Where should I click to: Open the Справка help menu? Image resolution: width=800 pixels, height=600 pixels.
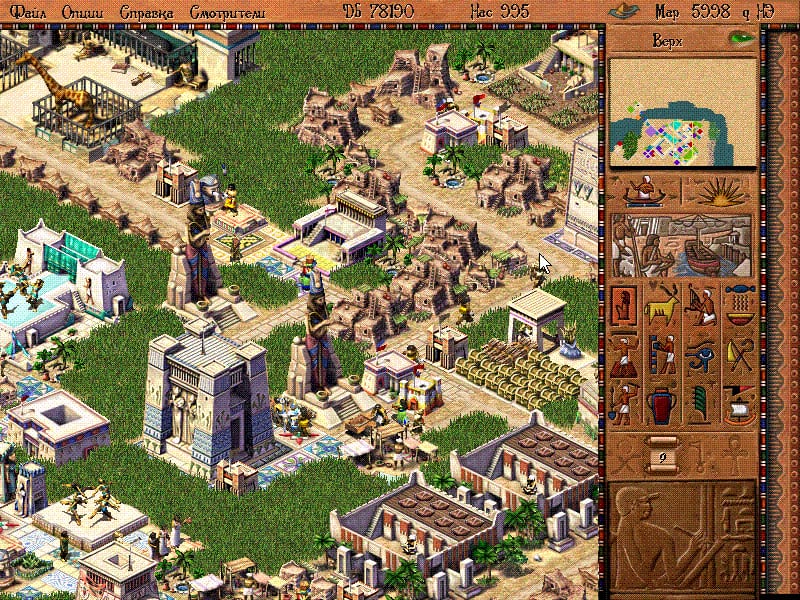click(x=145, y=12)
